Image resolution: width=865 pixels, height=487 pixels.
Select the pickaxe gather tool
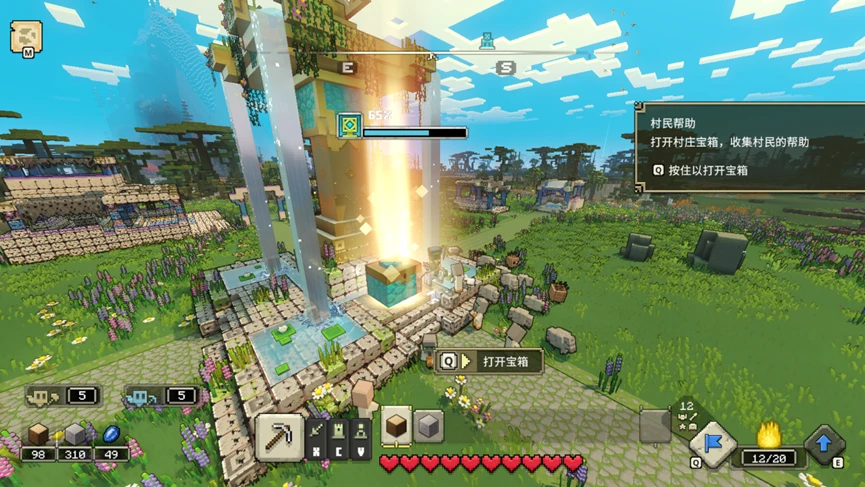click(x=279, y=437)
